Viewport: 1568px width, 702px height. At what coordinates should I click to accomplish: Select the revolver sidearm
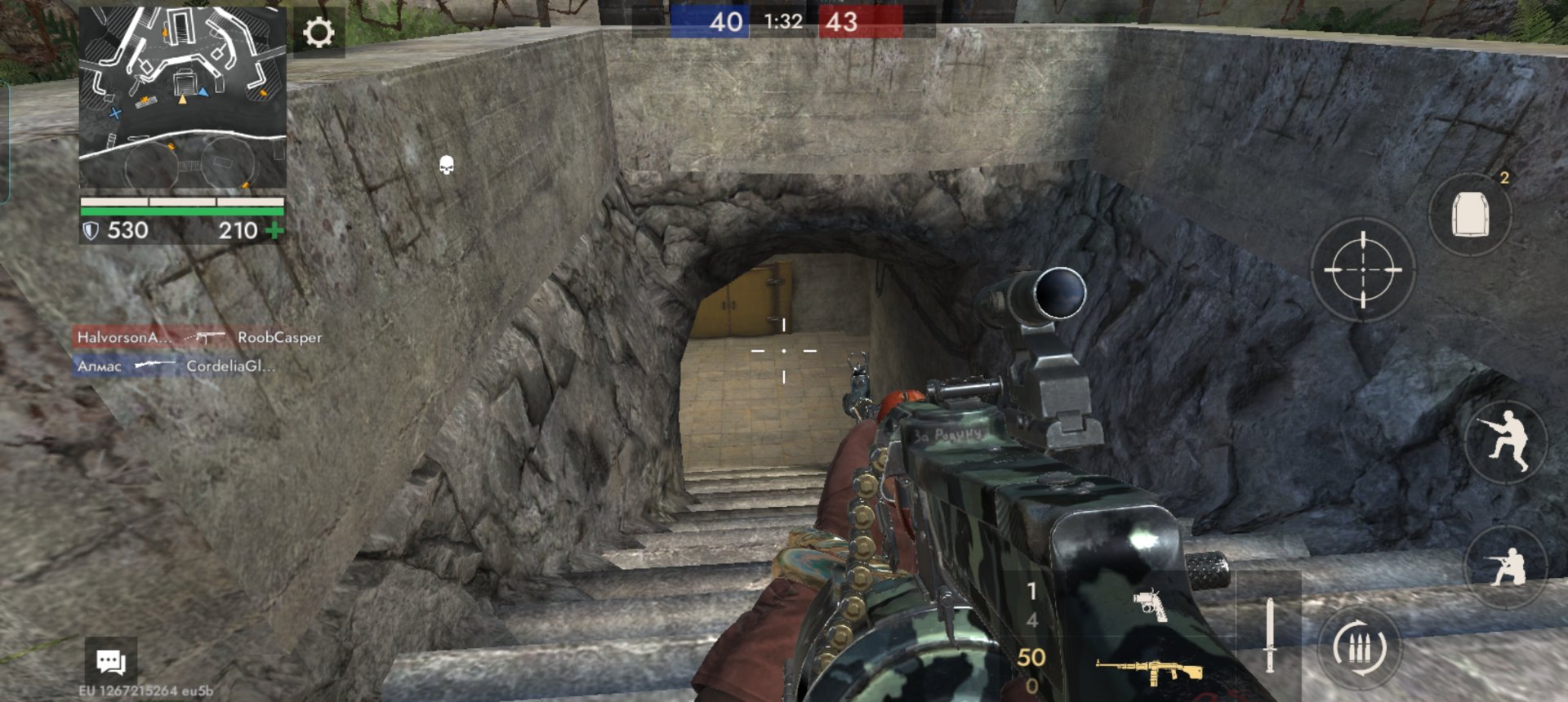click(x=1150, y=605)
